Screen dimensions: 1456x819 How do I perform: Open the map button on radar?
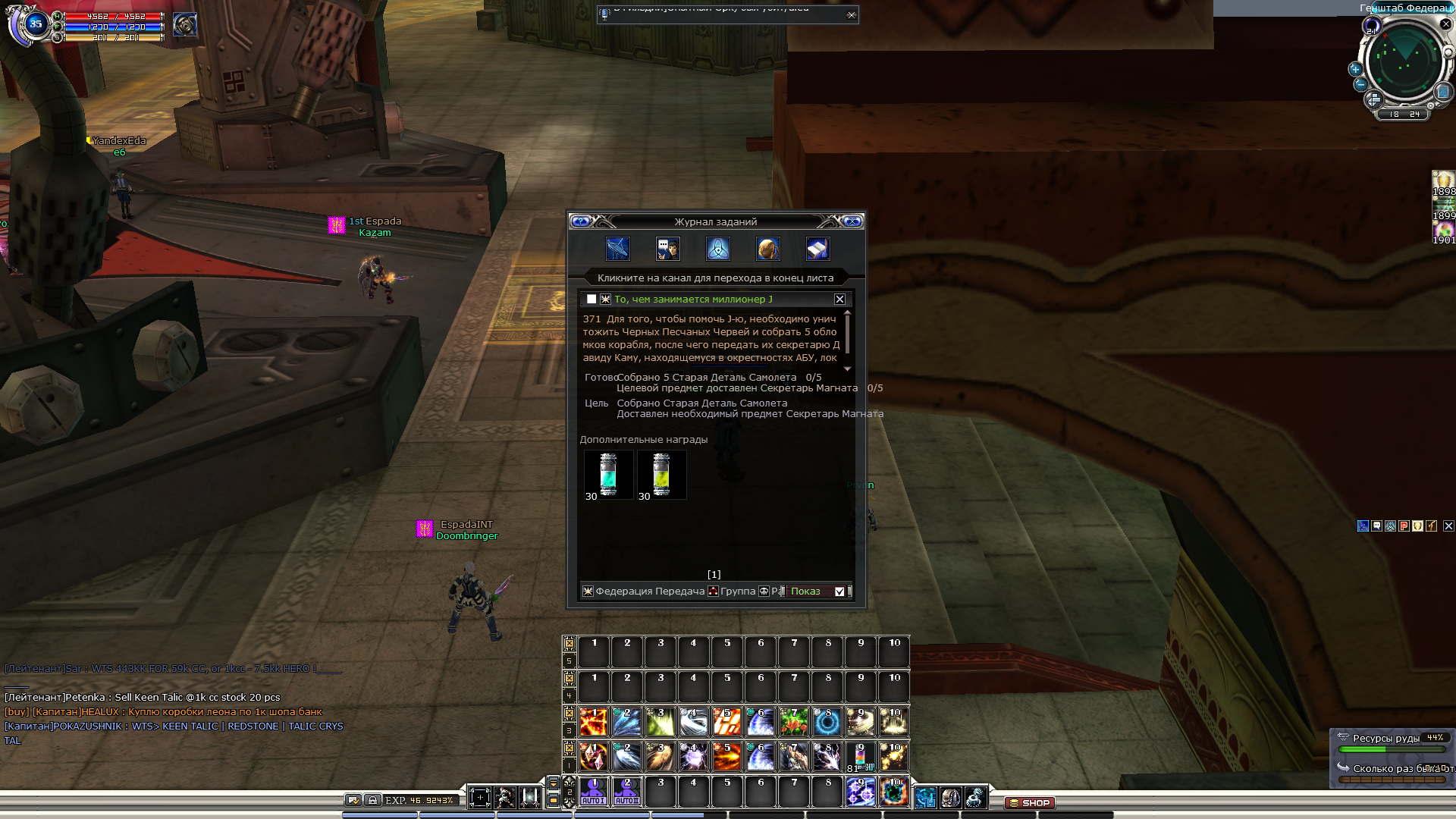(1442, 93)
